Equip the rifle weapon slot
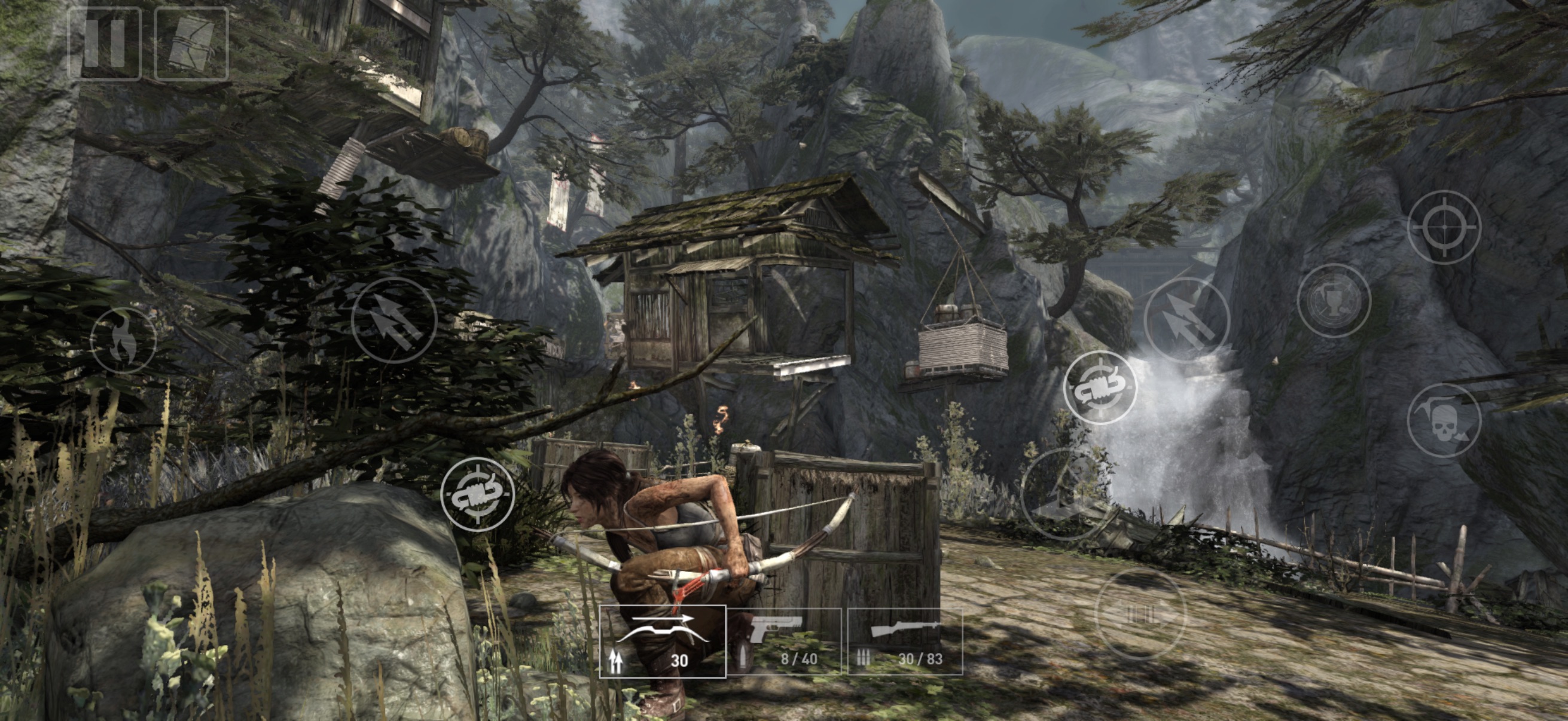1568x721 pixels. pos(905,641)
